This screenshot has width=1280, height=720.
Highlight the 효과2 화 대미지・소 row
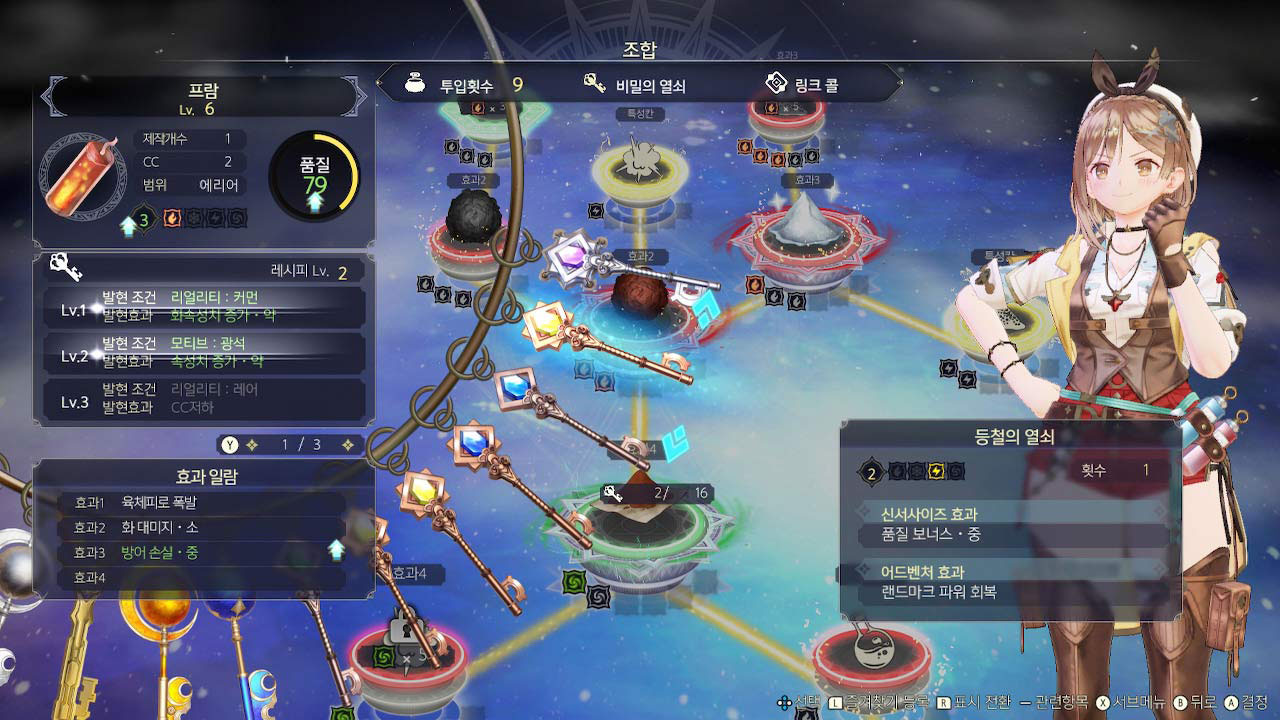(203, 528)
